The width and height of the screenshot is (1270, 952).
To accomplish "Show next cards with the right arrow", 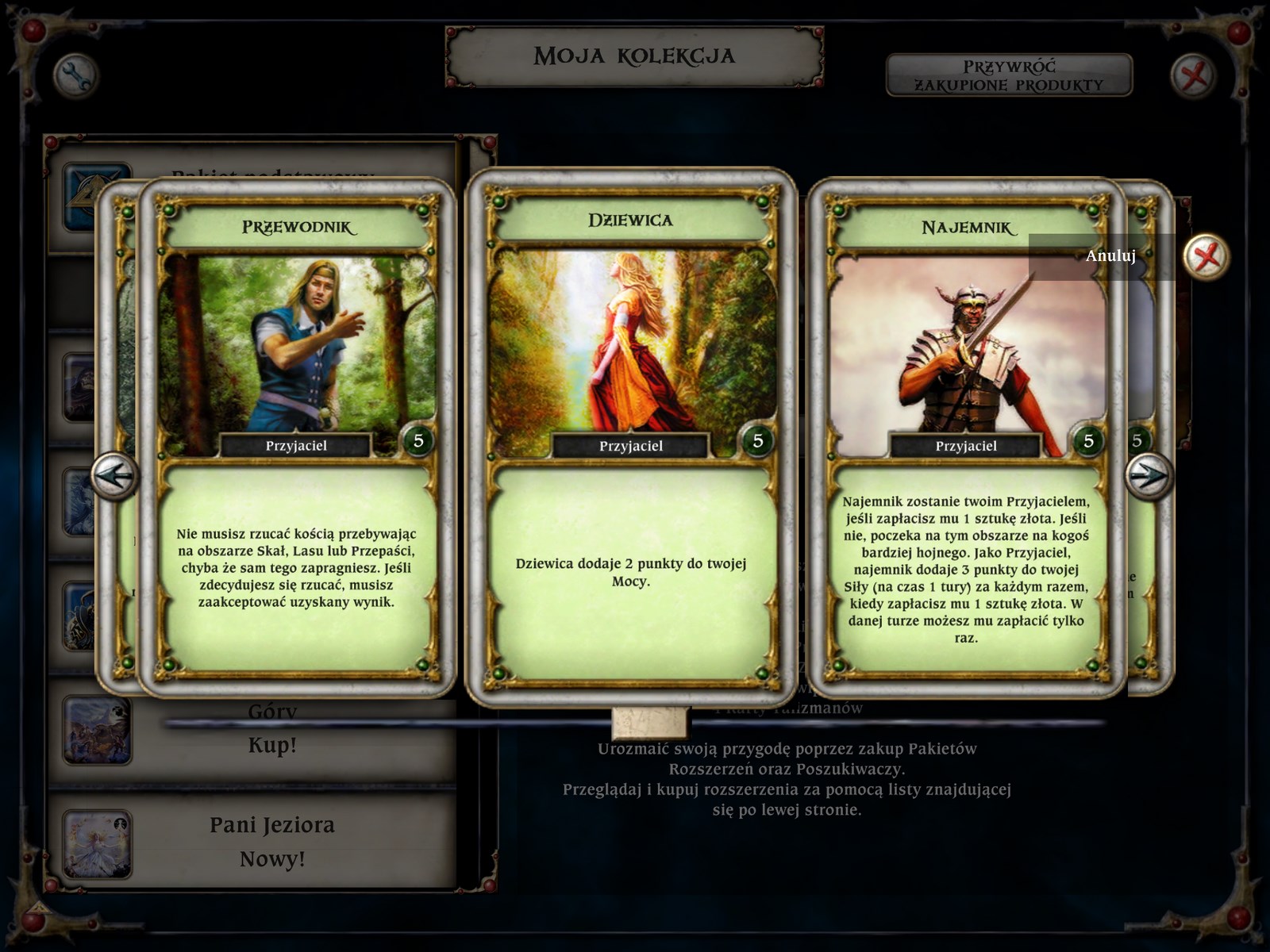I will 1148,476.
